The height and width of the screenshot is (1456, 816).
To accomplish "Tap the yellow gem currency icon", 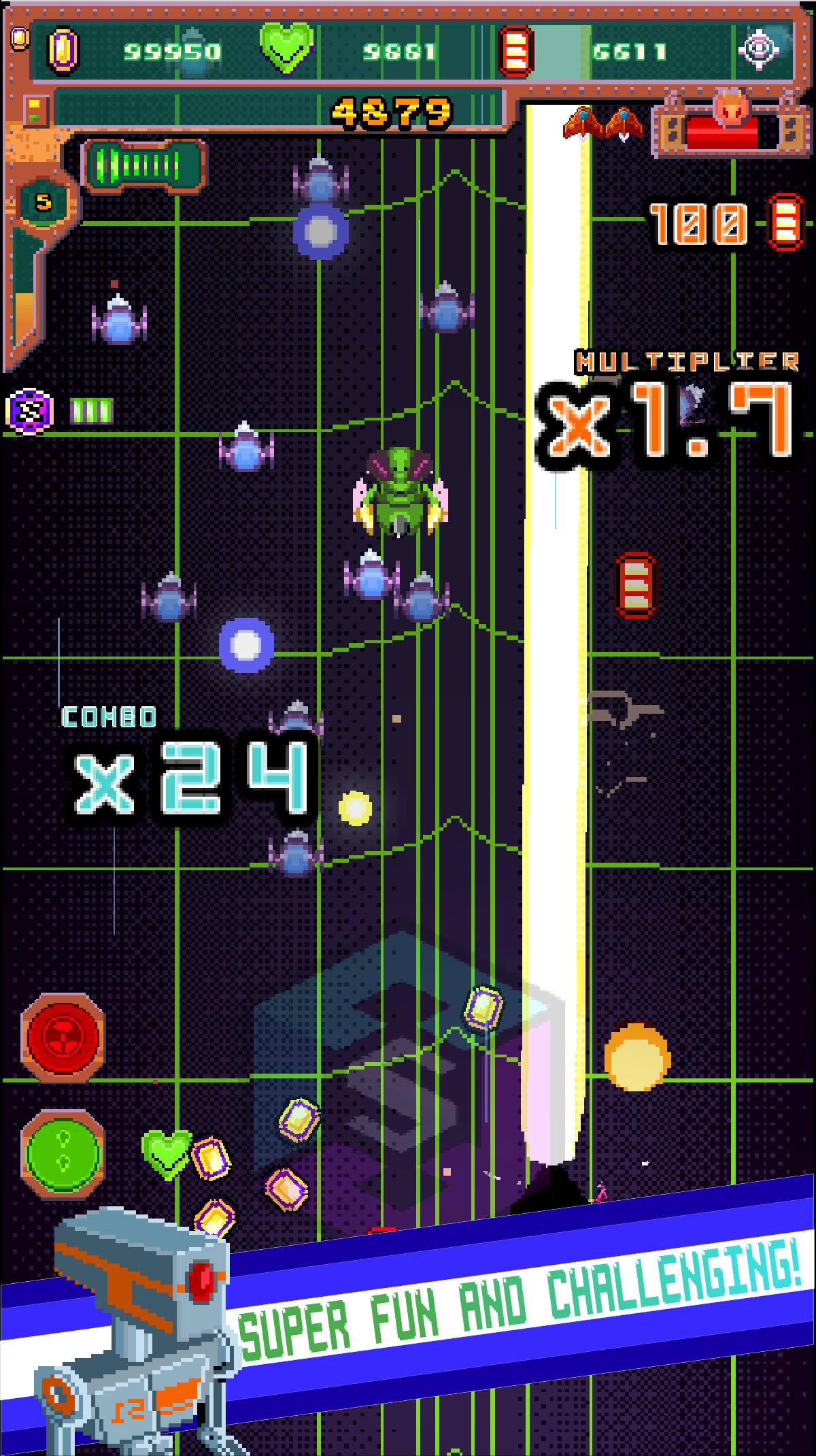I will tap(63, 50).
